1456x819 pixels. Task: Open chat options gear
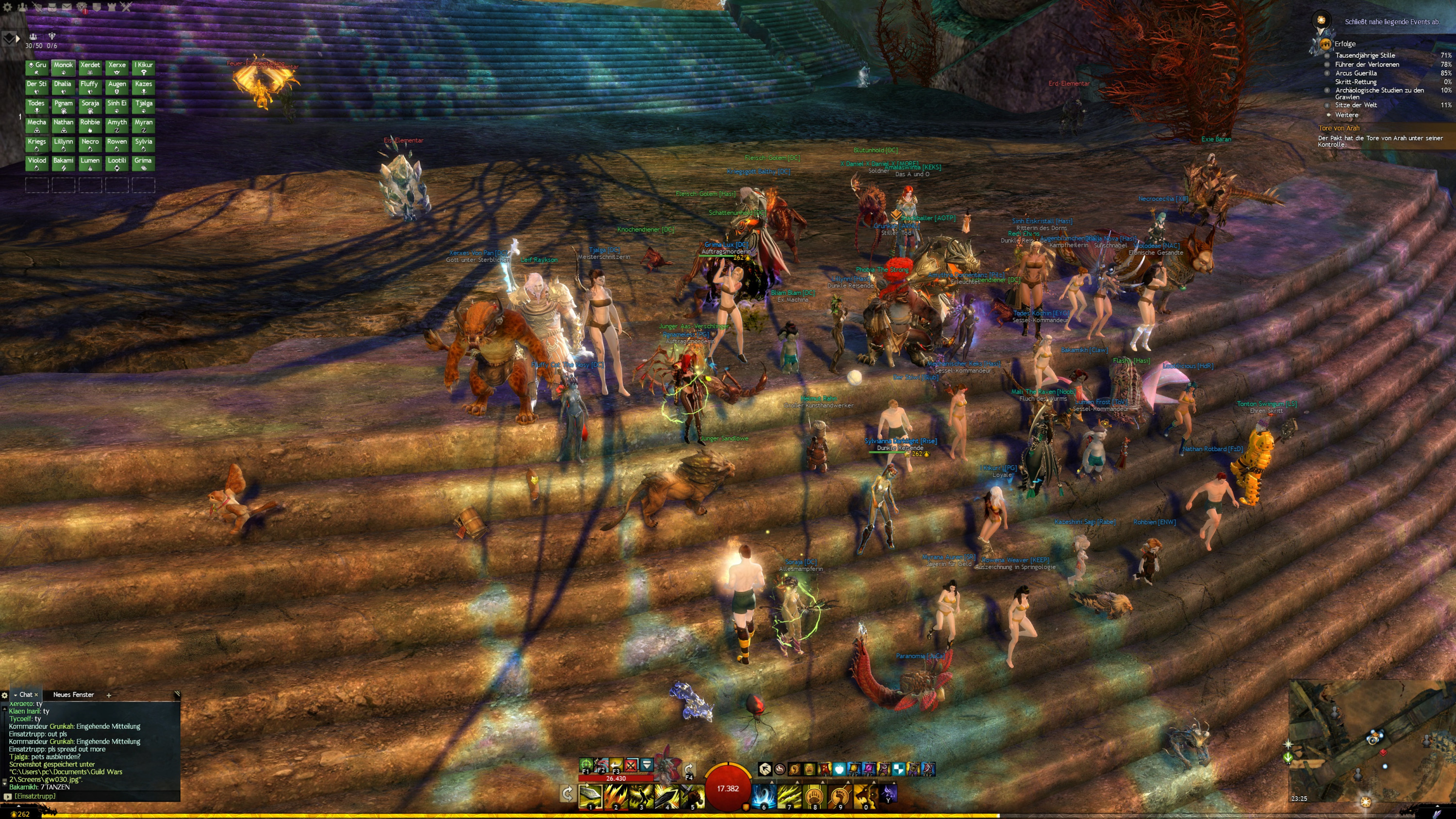pyautogui.click(x=4, y=695)
